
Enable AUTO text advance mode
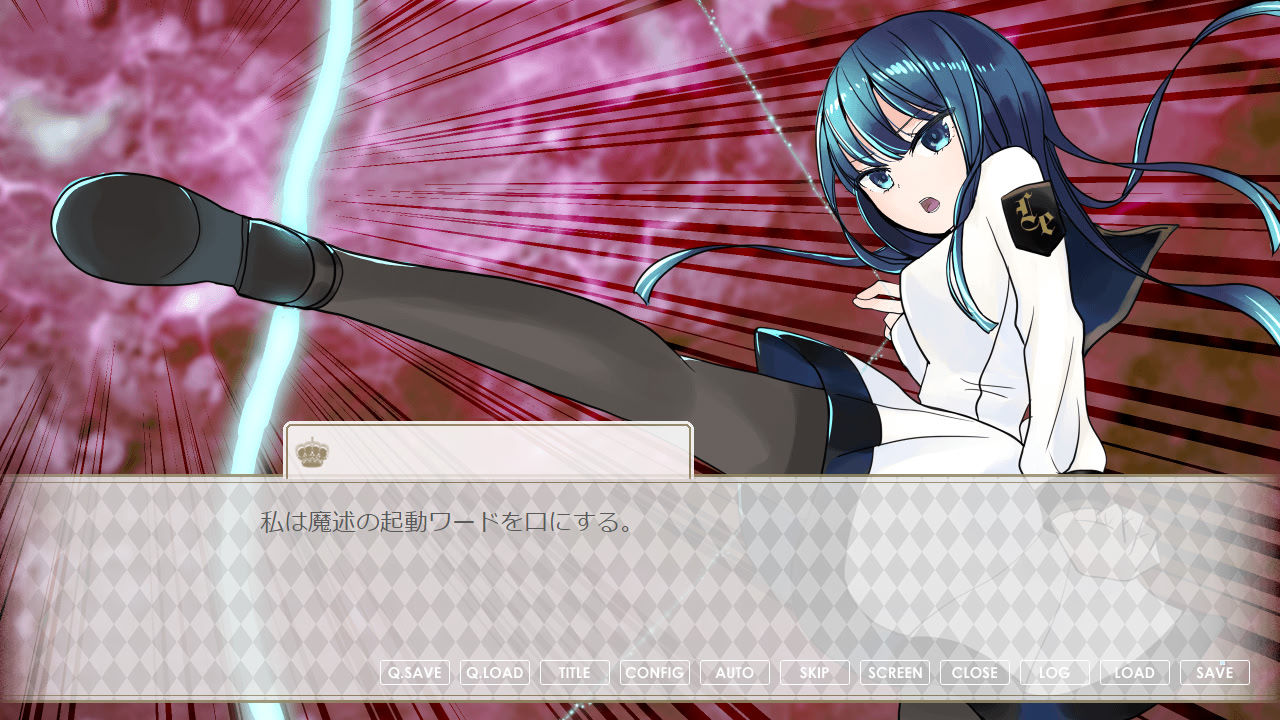[734, 672]
